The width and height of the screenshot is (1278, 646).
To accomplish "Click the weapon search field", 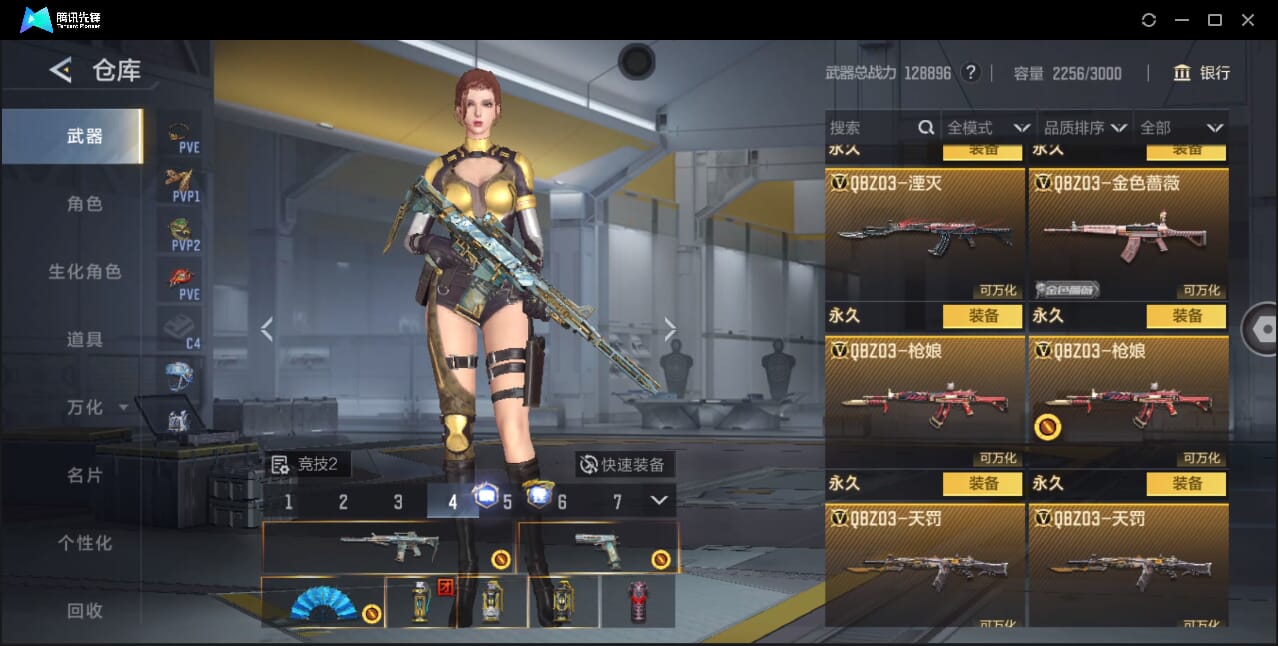I will coord(870,128).
